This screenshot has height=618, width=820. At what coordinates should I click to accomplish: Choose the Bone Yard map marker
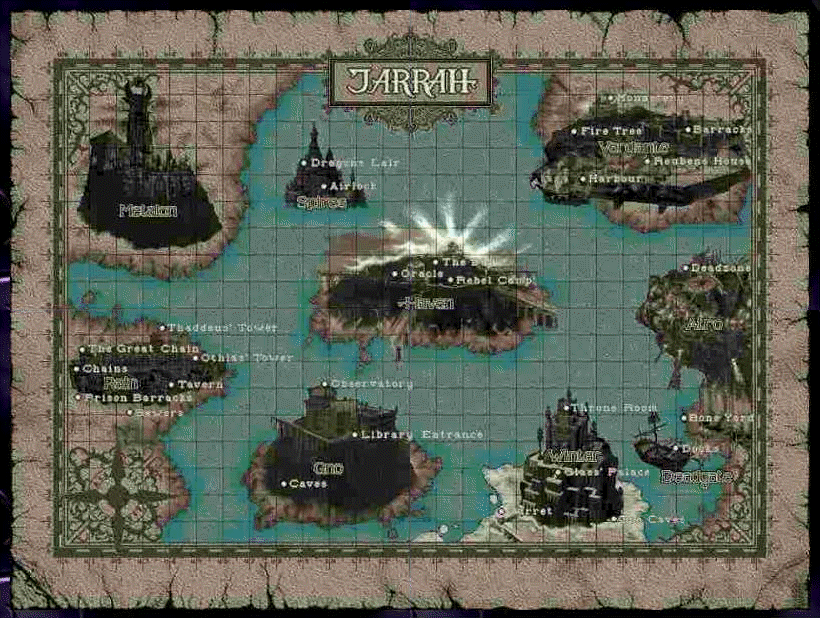[x=684, y=418]
